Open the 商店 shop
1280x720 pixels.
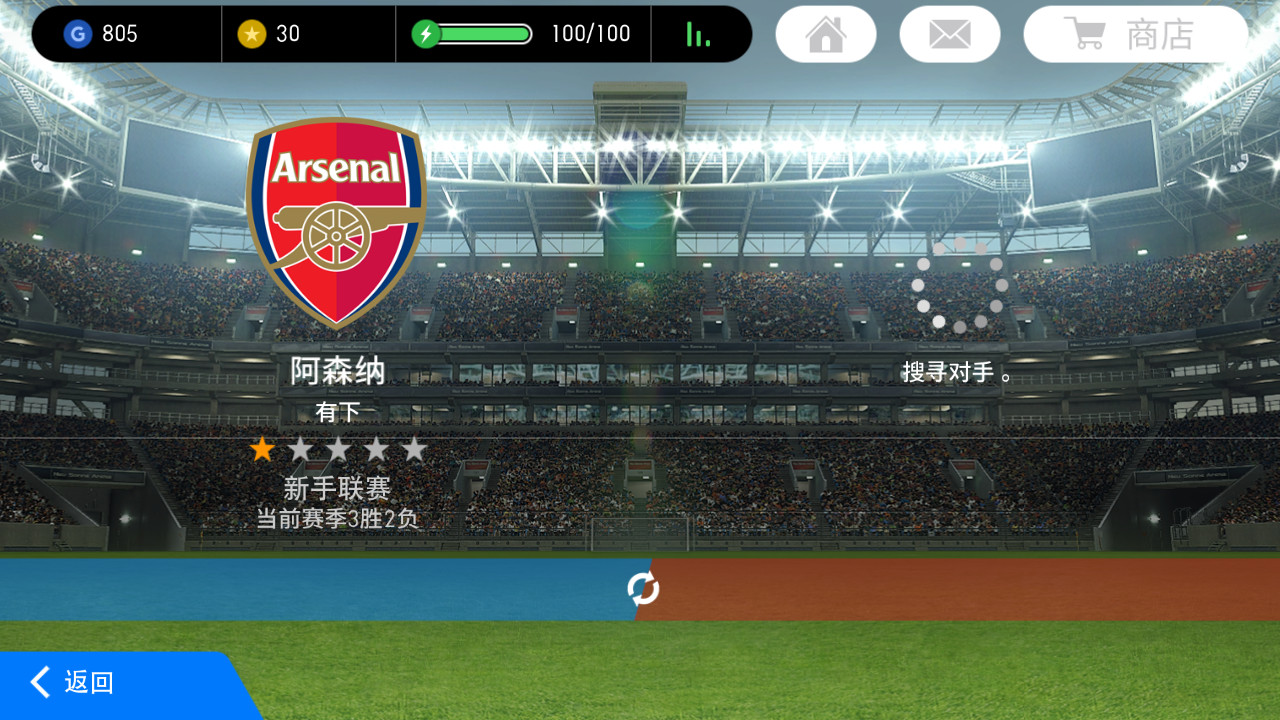pos(1135,34)
